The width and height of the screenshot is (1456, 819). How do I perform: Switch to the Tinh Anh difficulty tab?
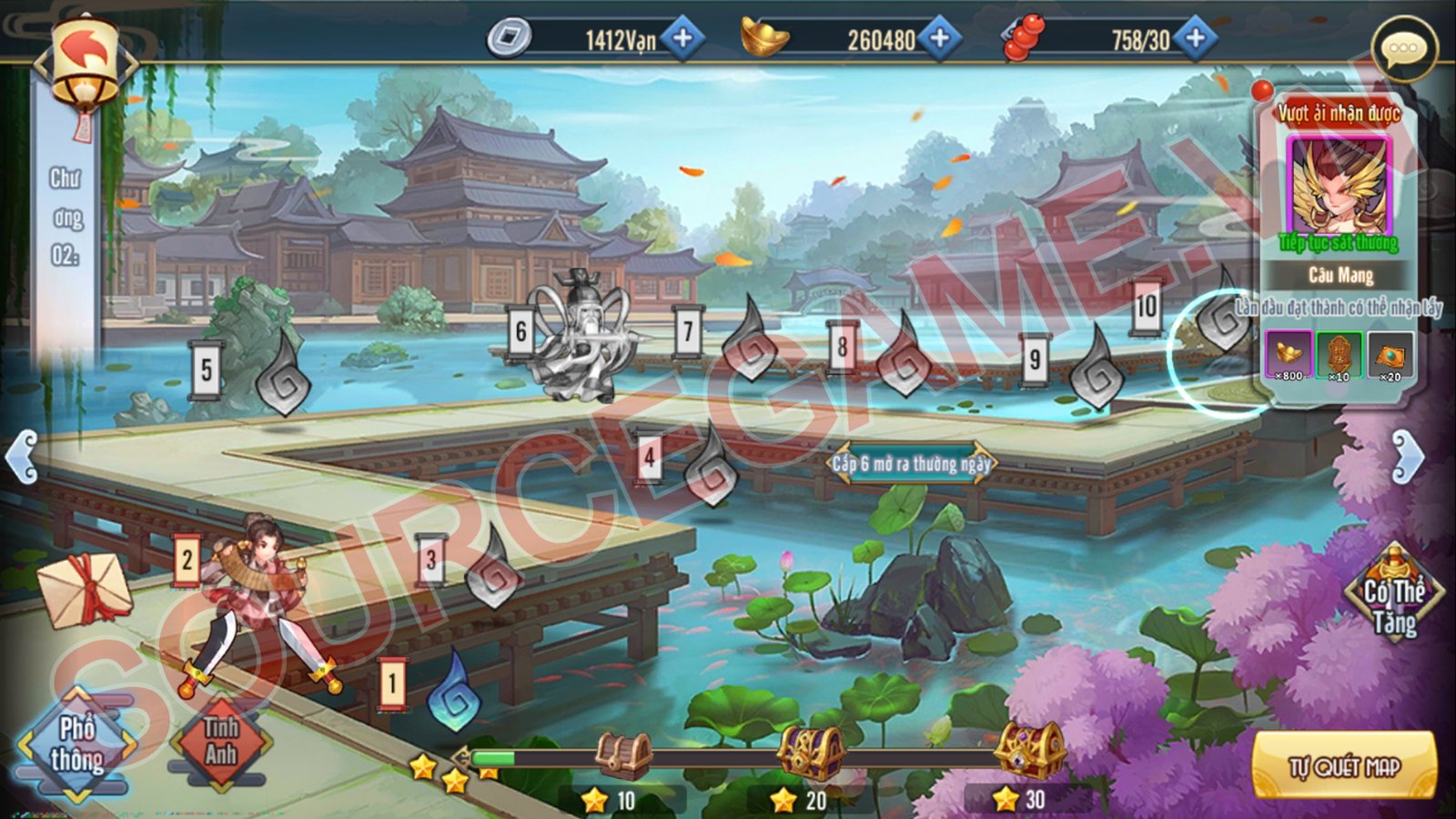(x=220, y=743)
